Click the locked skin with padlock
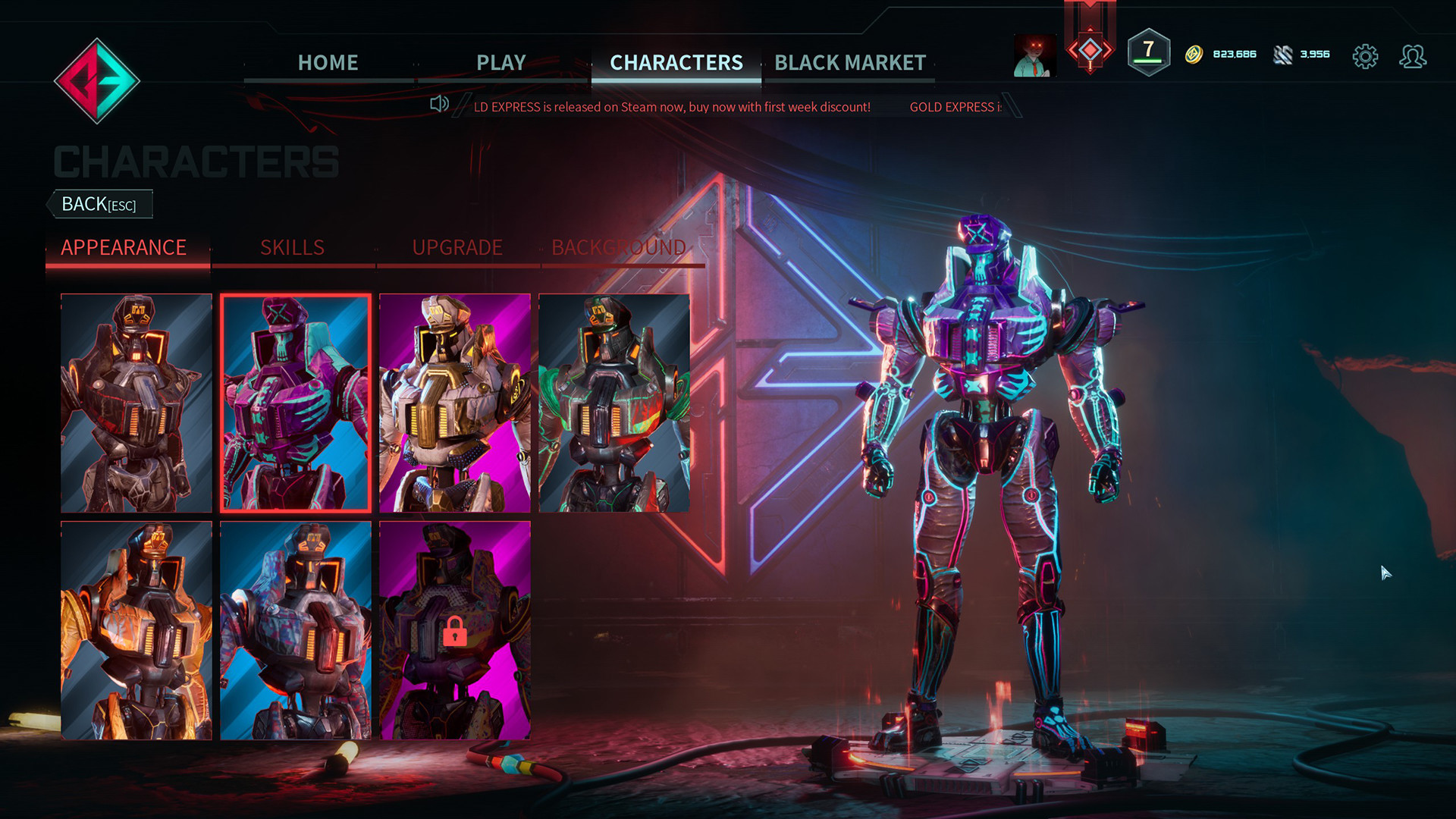Screen dimensions: 1456x819 click(455, 630)
